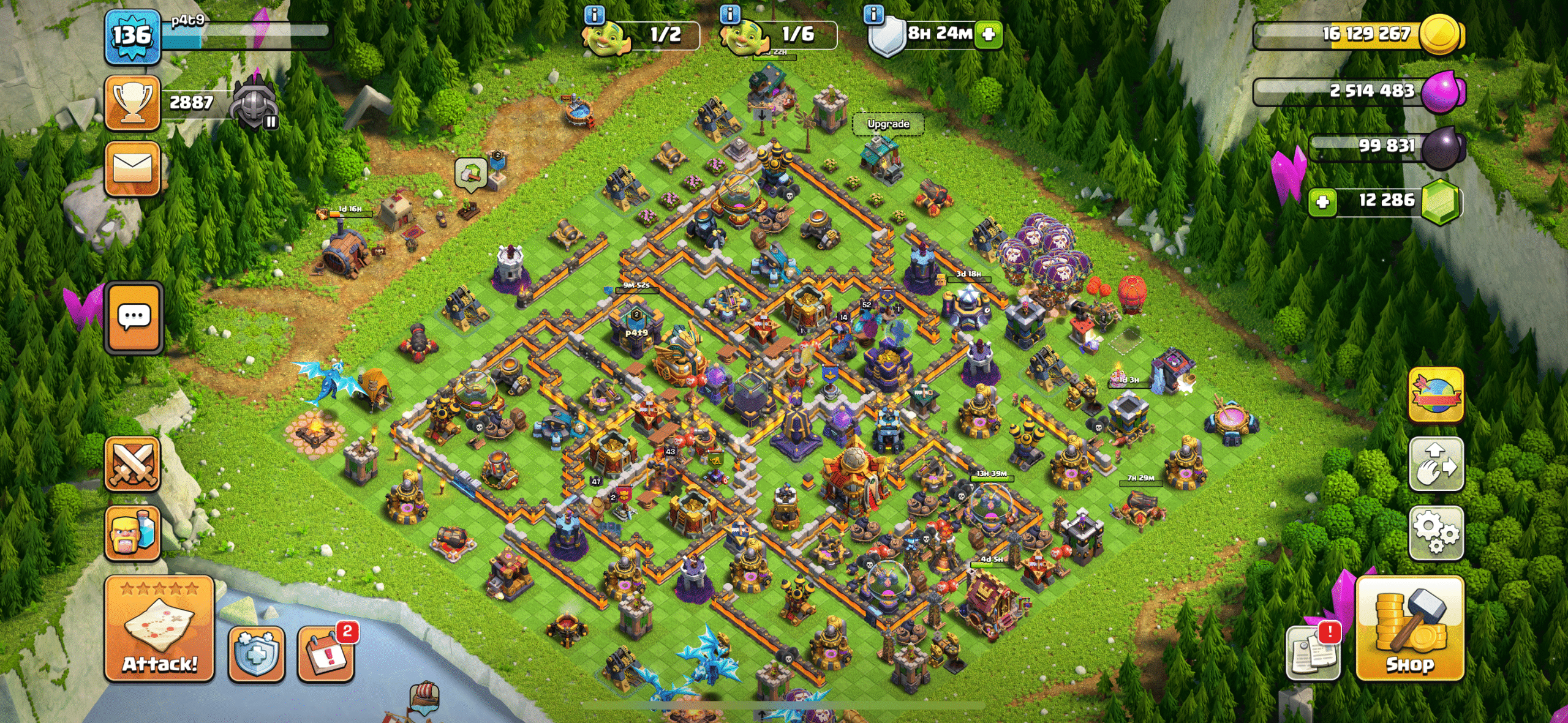
Task: Open the events calendar with red badge
Action: 326,654
